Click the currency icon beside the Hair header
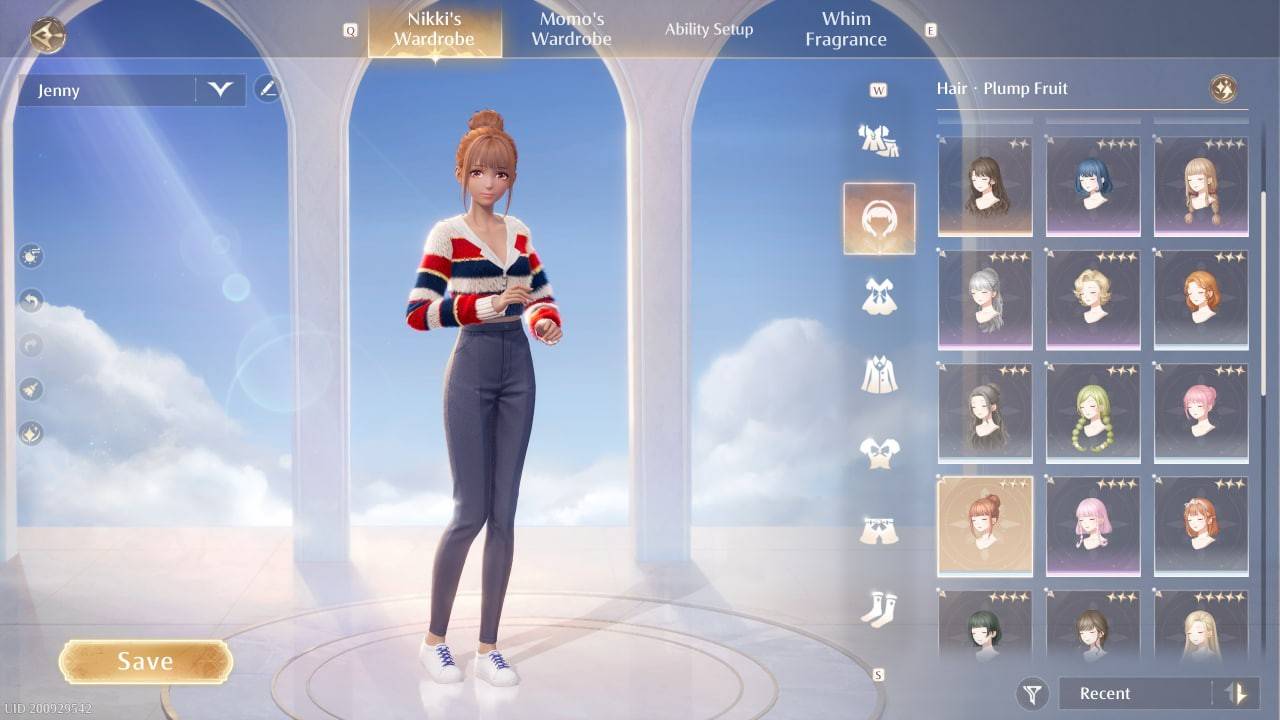1280x720 pixels. [x=1223, y=88]
